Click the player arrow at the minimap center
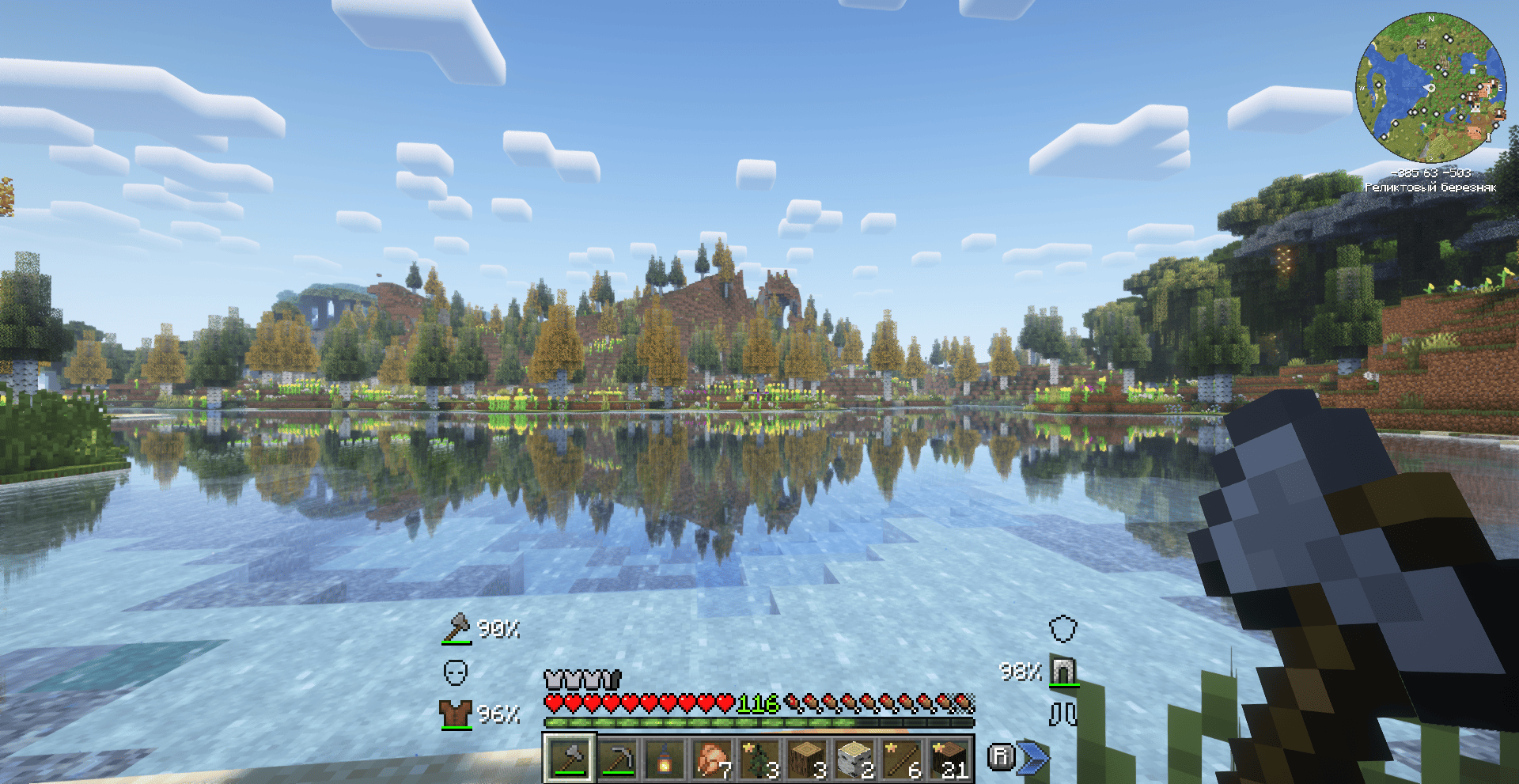This screenshot has height=784, width=1519. pos(1429,87)
